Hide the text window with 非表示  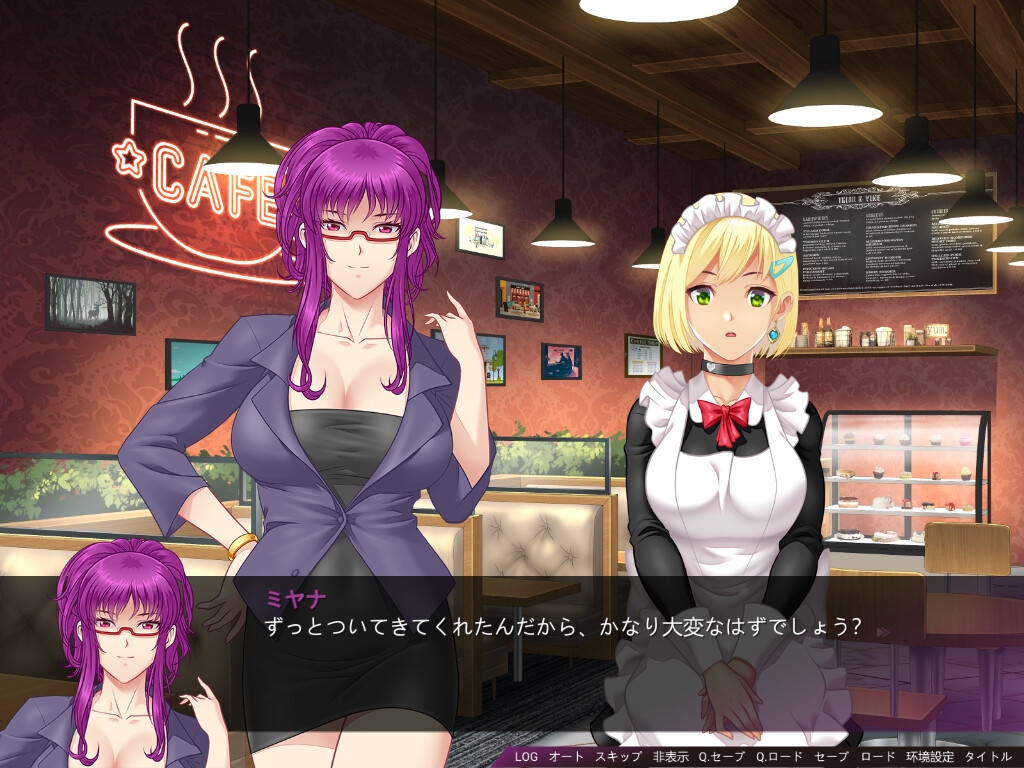pyautogui.click(x=670, y=757)
